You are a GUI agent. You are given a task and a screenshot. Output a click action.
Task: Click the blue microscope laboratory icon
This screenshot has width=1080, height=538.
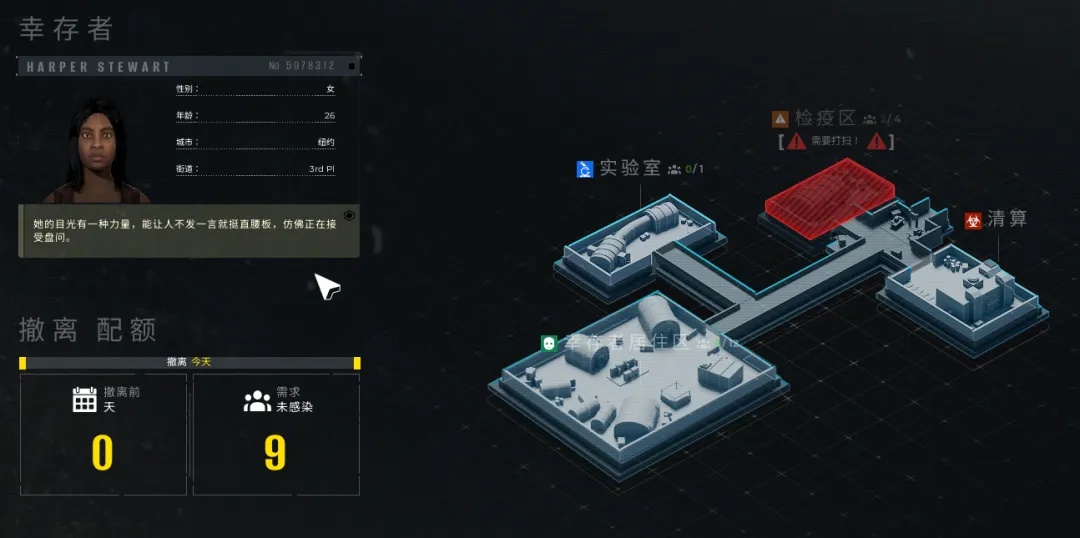coord(586,169)
